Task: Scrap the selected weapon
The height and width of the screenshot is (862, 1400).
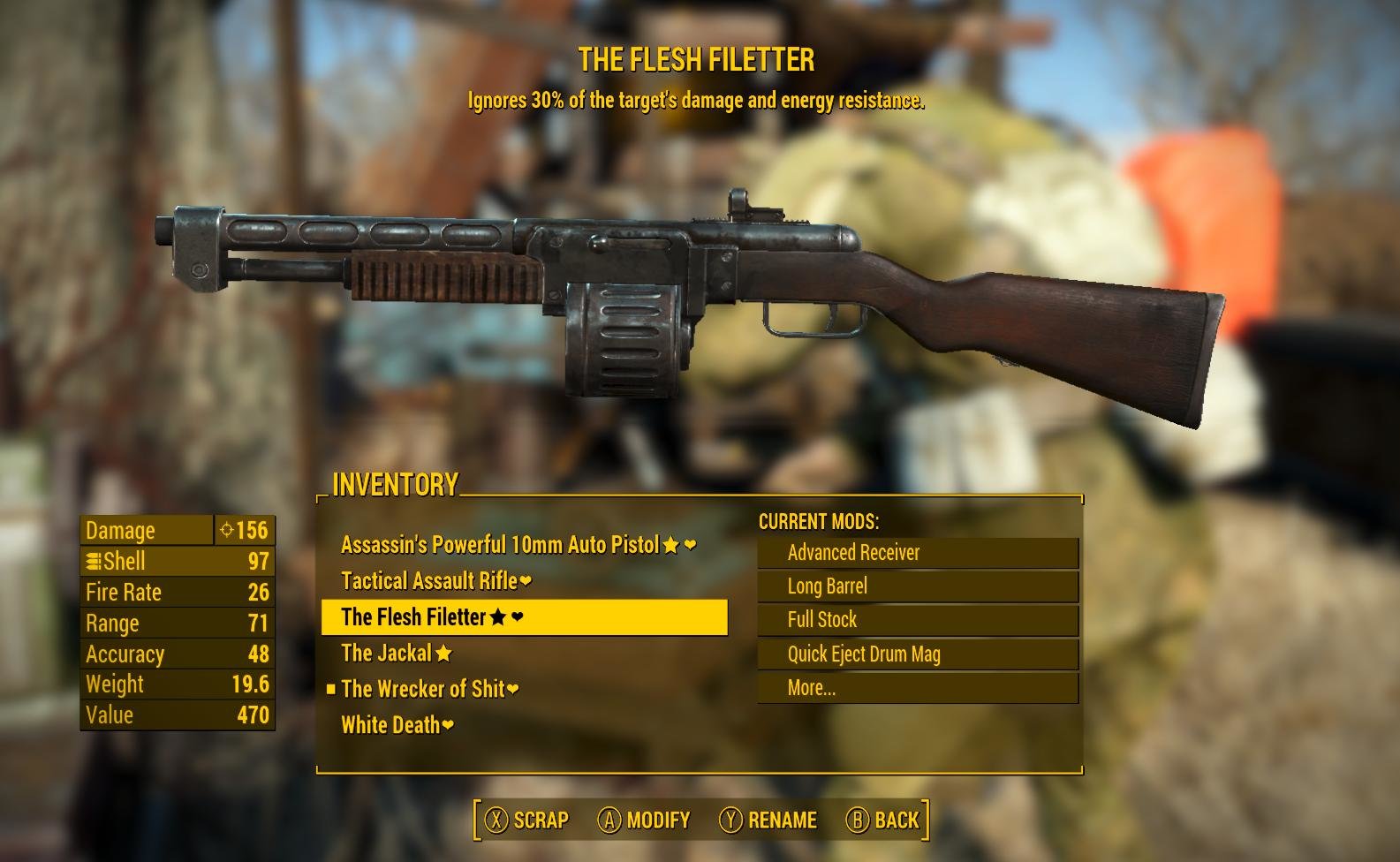Action: tap(526, 820)
